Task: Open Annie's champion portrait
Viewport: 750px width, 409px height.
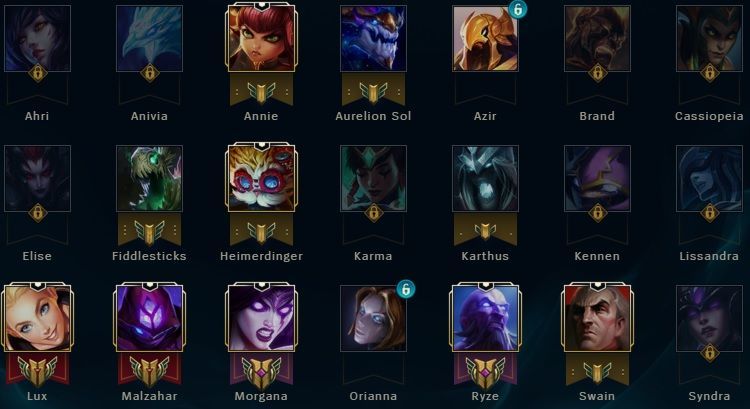Action: [261, 38]
